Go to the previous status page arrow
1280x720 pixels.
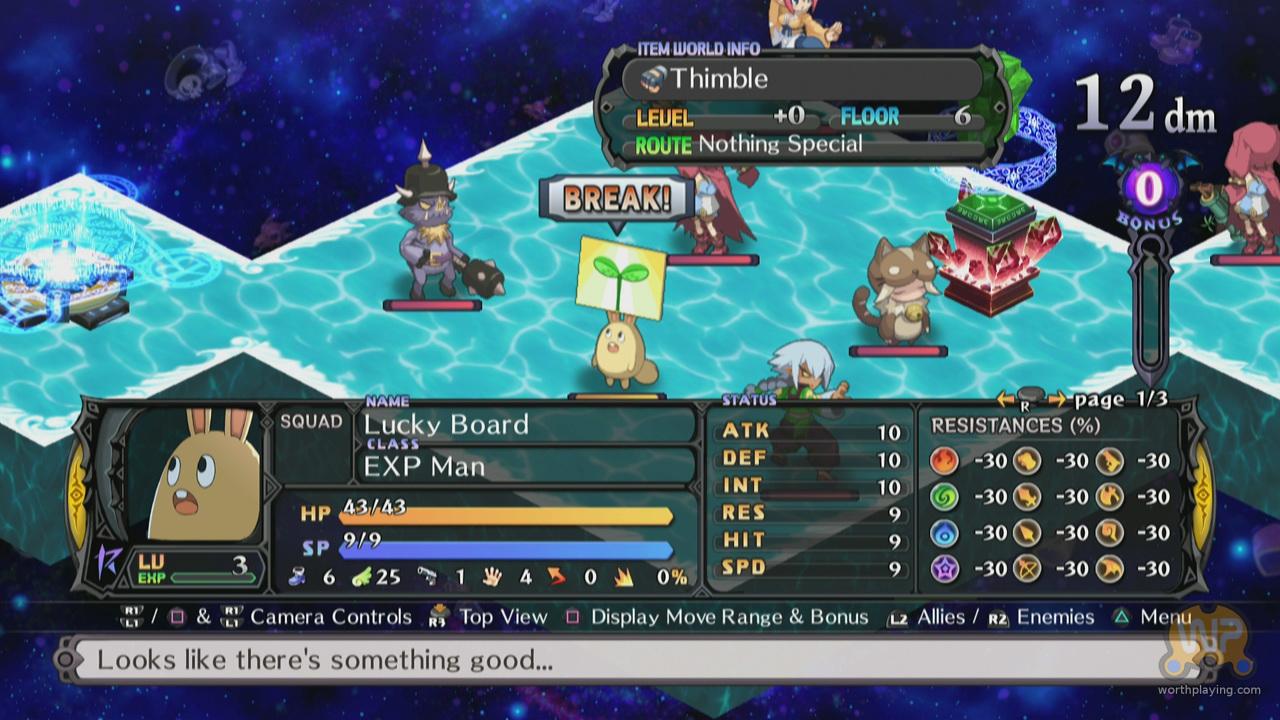[1005, 400]
